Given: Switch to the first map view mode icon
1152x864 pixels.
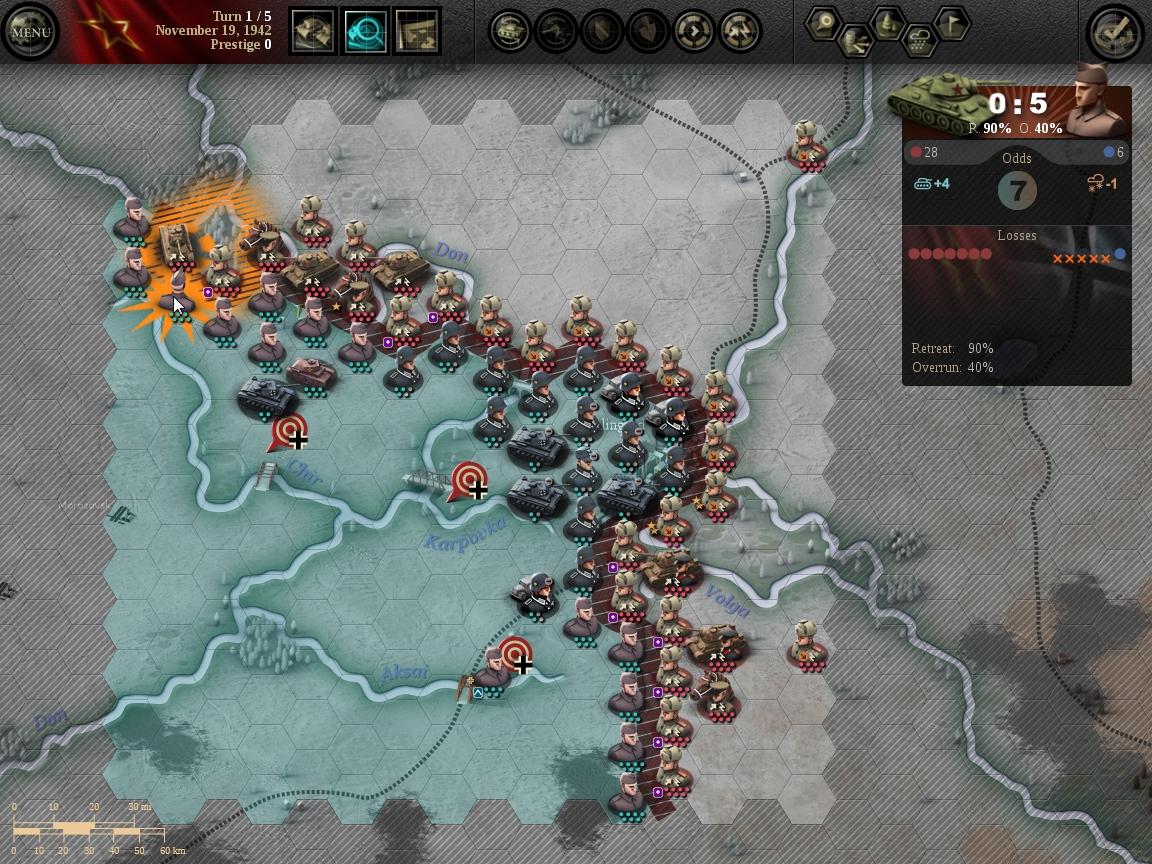Looking at the screenshot, I should [314, 32].
